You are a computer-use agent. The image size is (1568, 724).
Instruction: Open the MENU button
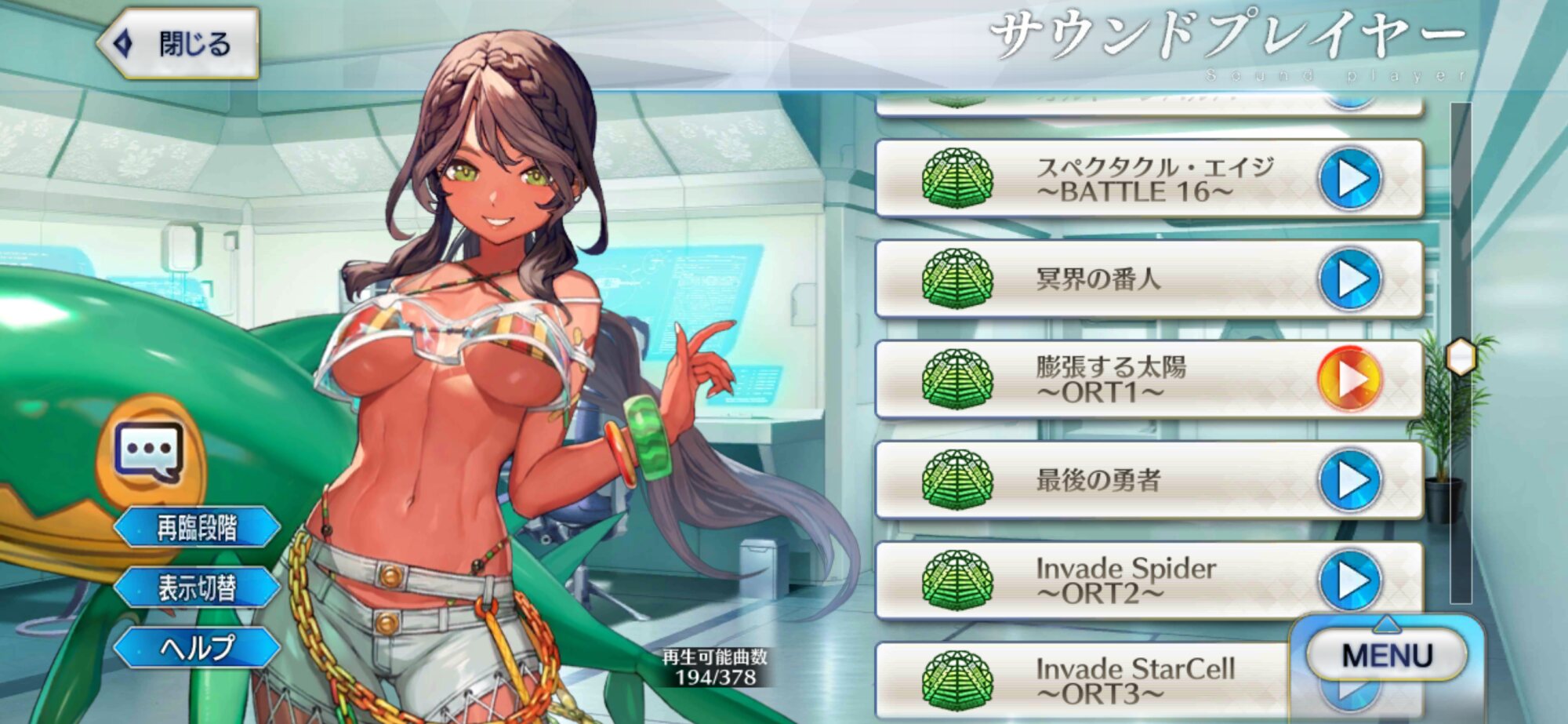tap(1386, 656)
